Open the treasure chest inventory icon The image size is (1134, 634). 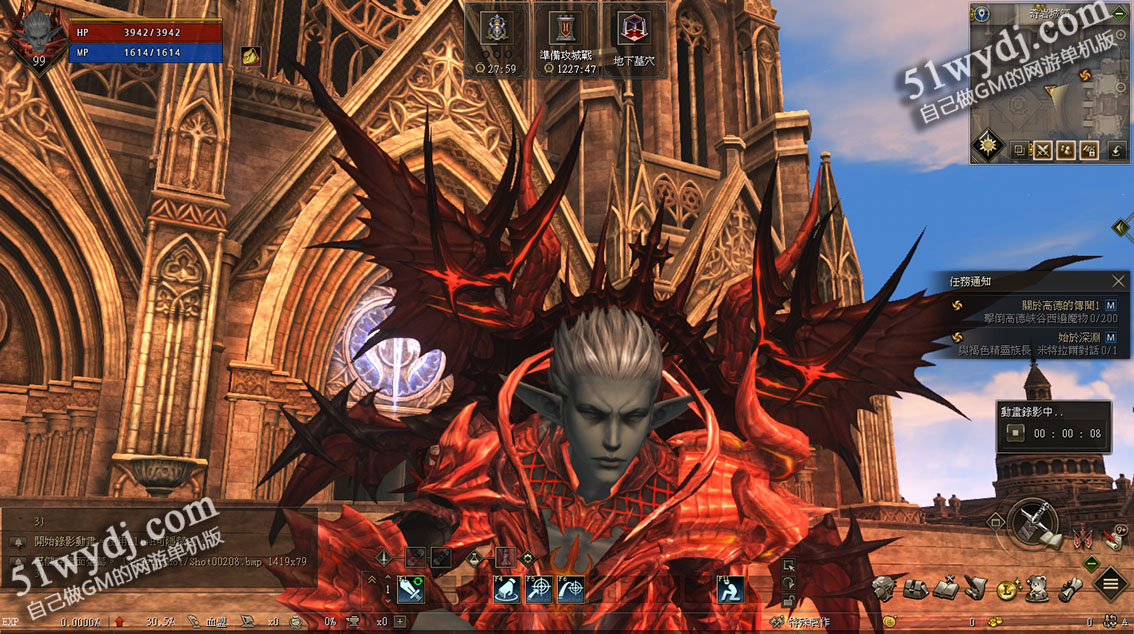[914, 587]
